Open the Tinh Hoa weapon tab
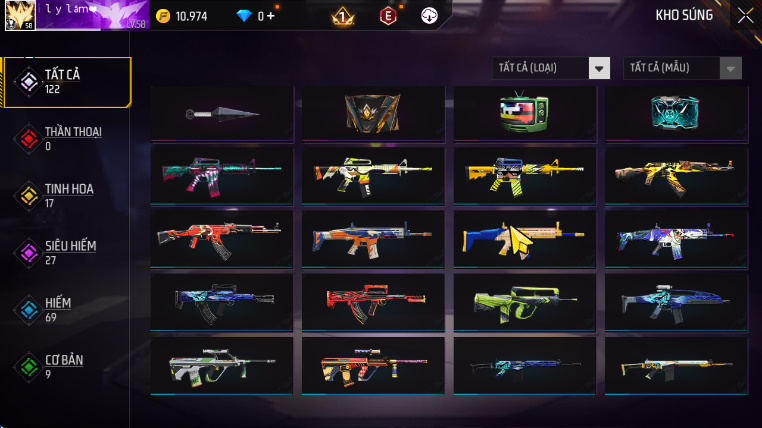762x428 pixels. (x=67, y=195)
